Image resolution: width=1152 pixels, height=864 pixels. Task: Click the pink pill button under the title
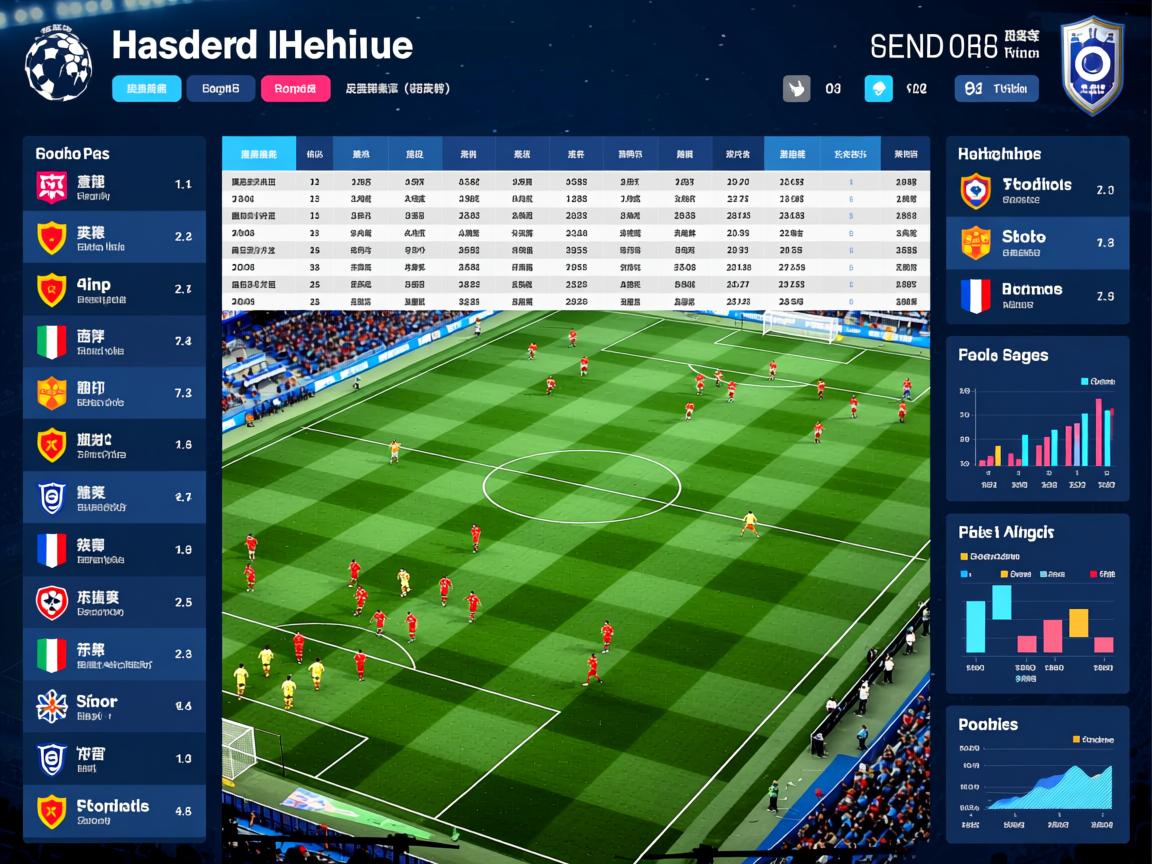[x=295, y=88]
